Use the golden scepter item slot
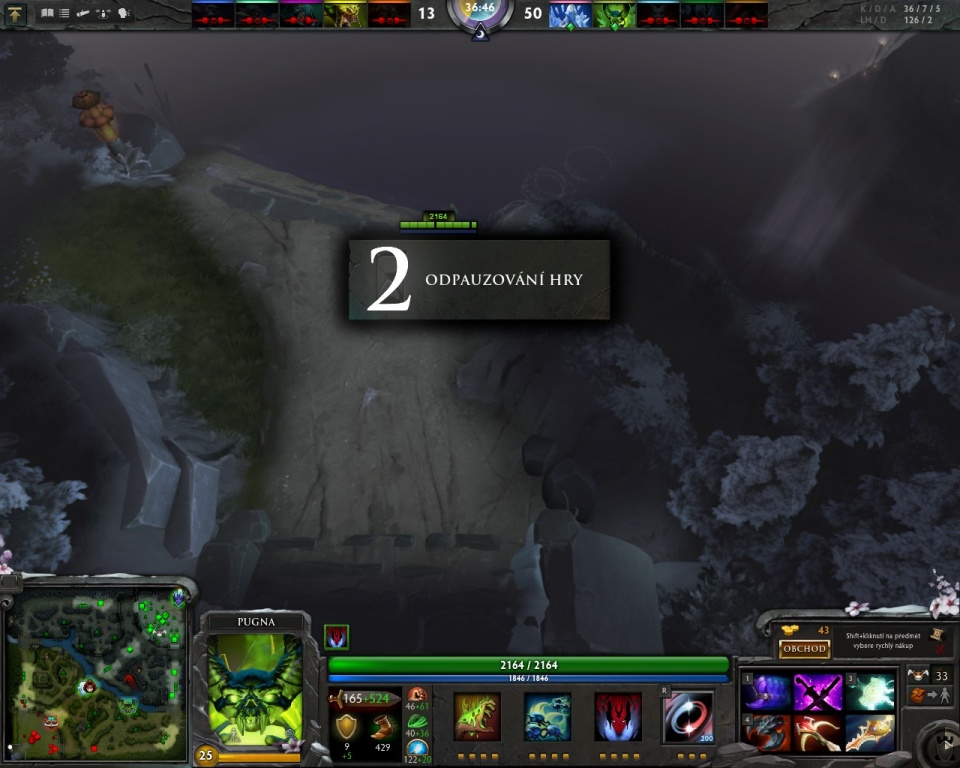 (x=870, y=732)
